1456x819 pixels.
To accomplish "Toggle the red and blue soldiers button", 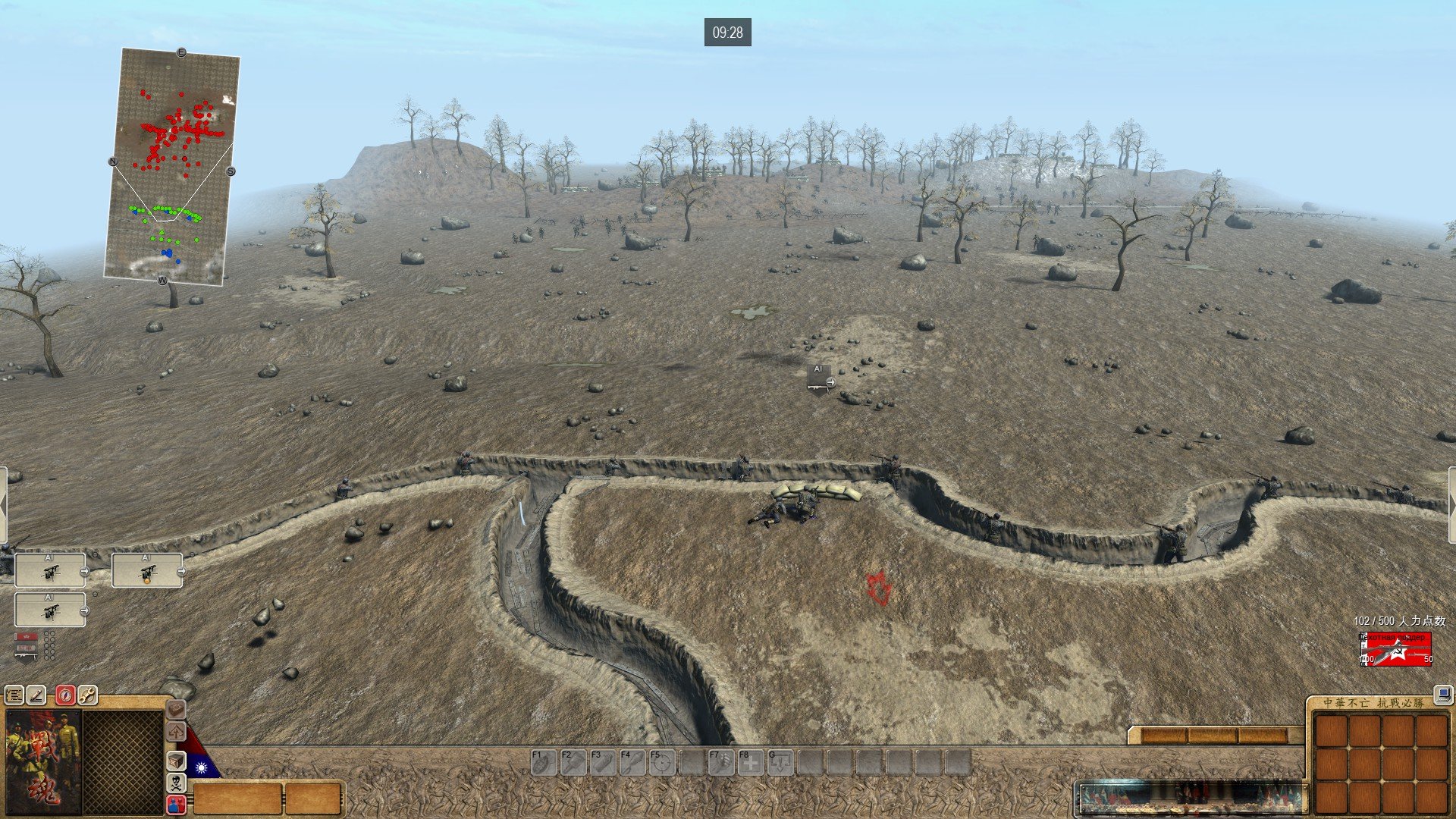I will coord(176,805).
